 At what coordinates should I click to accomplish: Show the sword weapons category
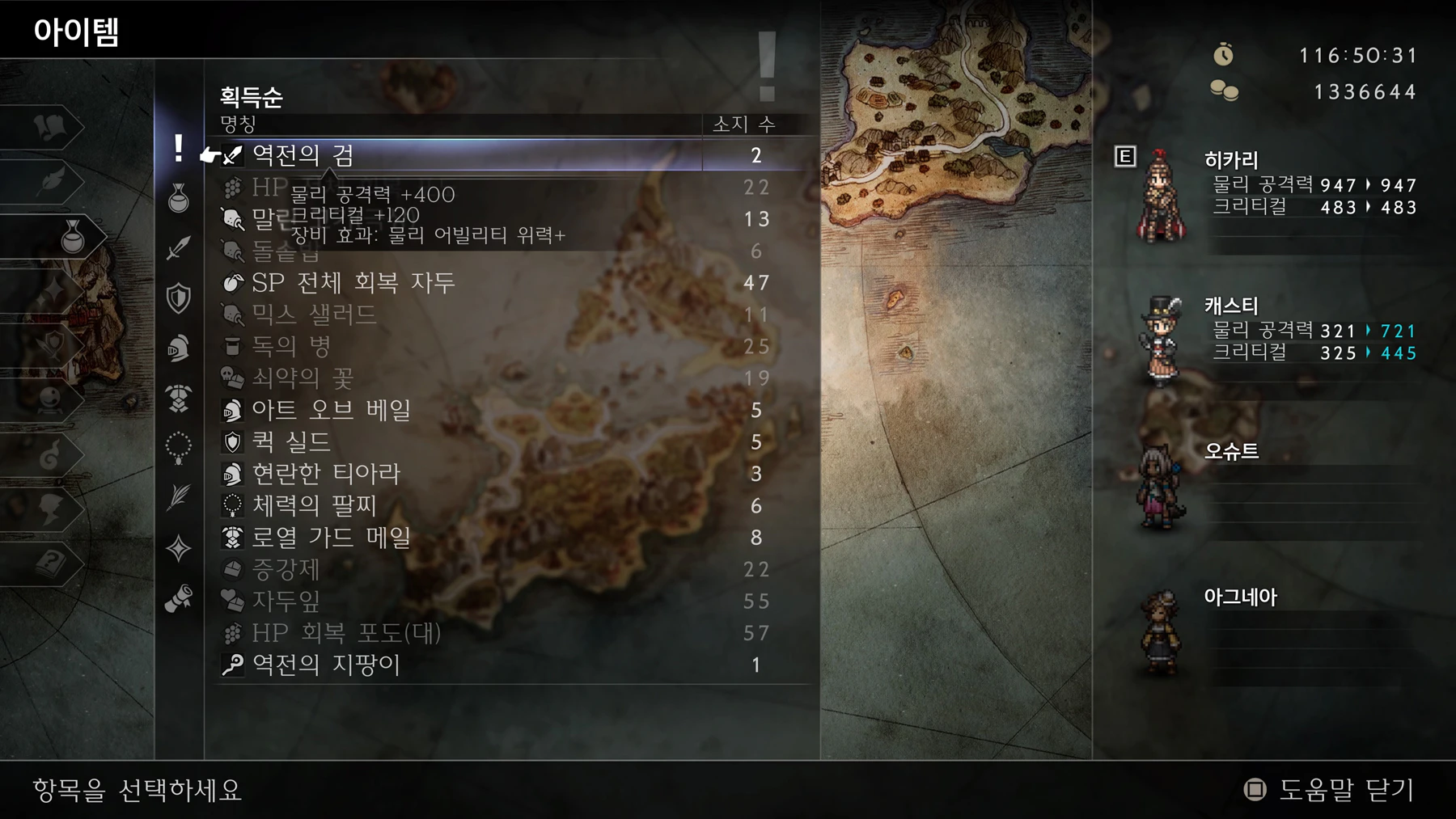click(x=179, y=247)
